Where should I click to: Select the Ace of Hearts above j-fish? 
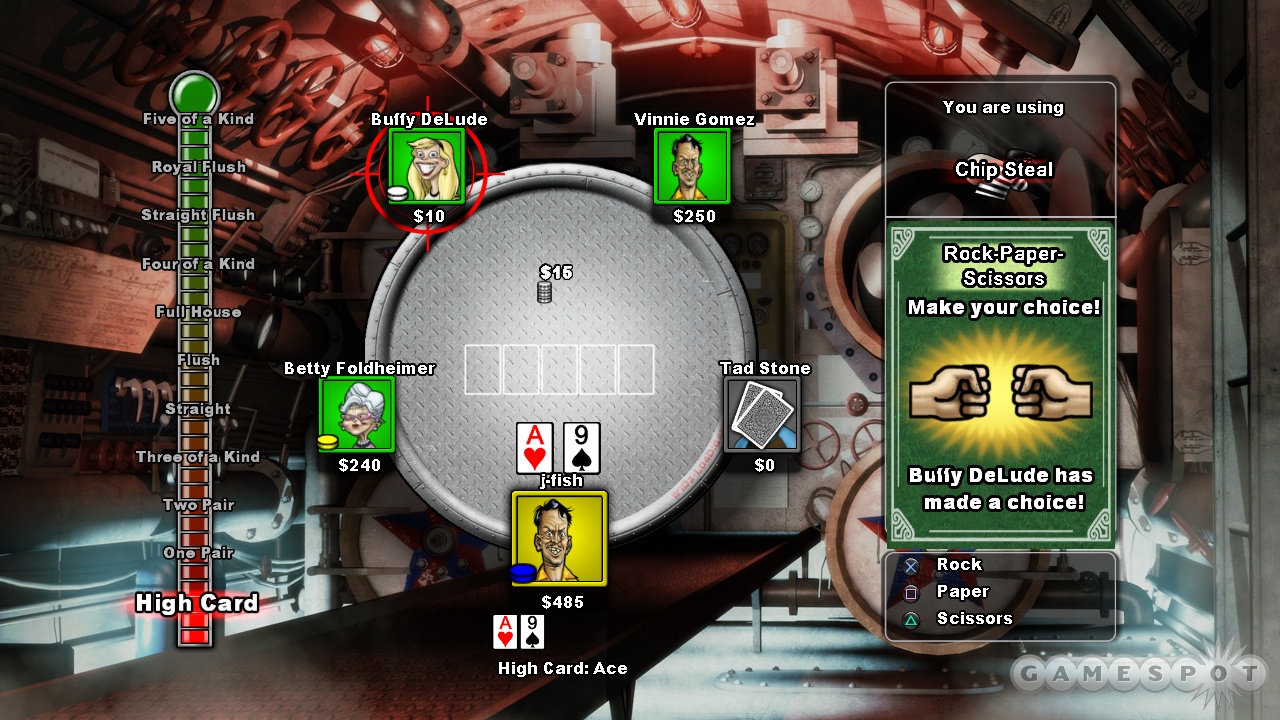(x=534, y=447)
